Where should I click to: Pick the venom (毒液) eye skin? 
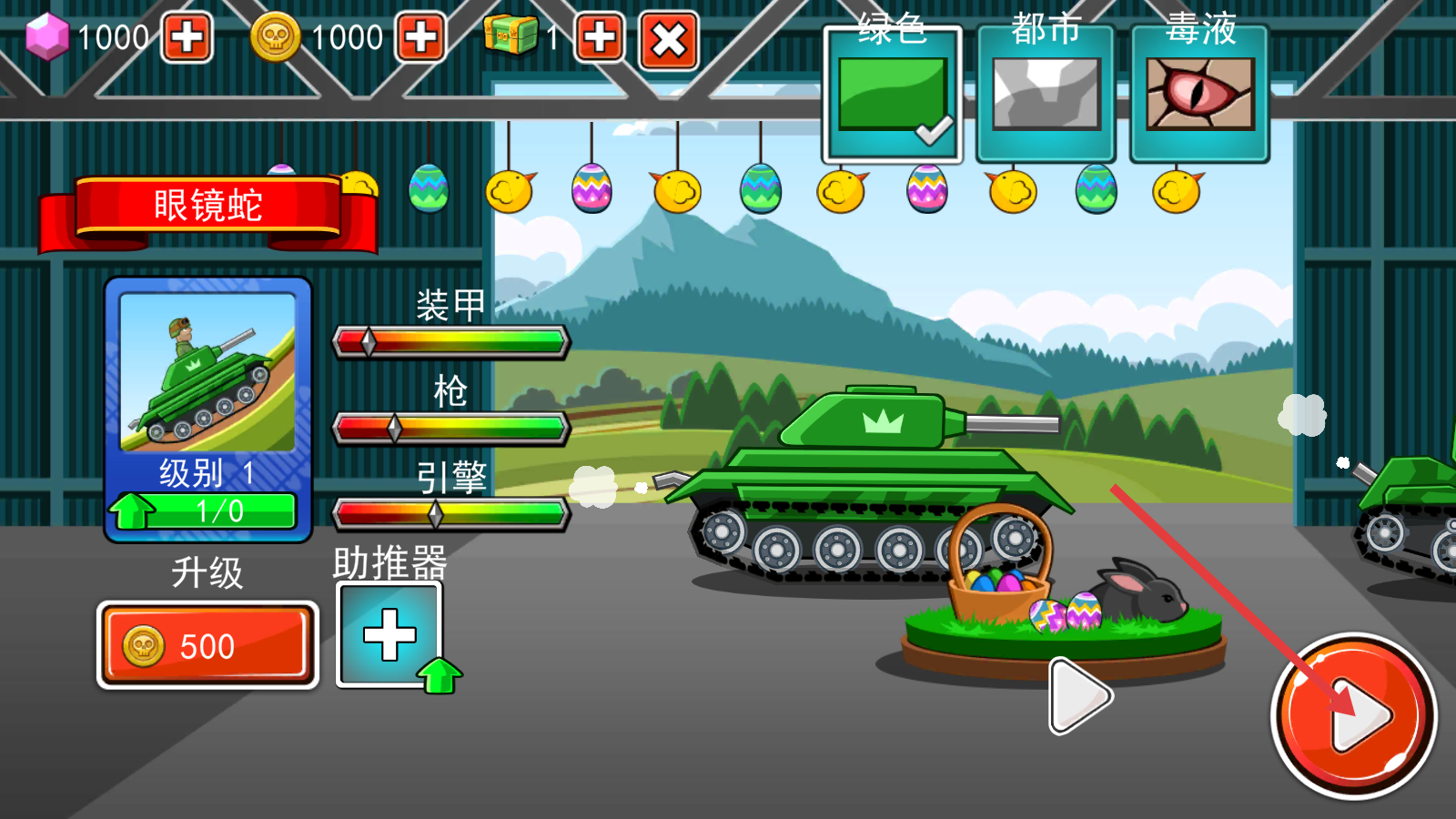click(1199, 96)
